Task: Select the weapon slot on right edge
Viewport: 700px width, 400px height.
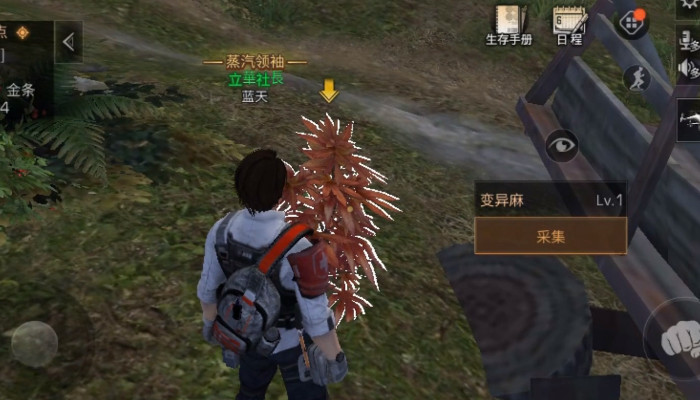Action: (688, 120)
